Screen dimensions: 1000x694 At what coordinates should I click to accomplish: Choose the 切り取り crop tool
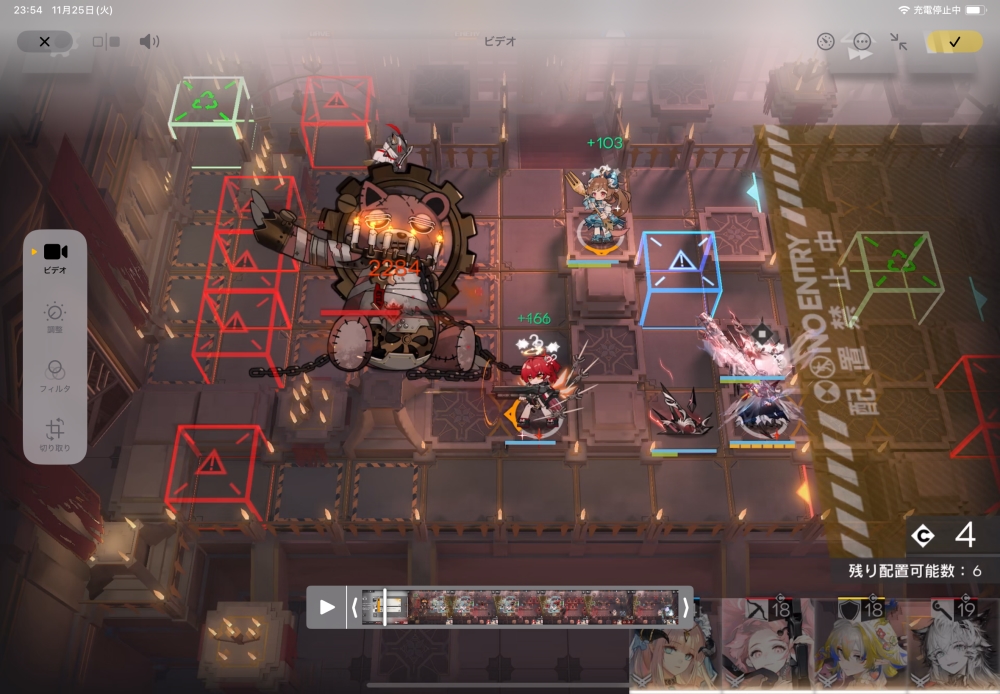[55, 435]
